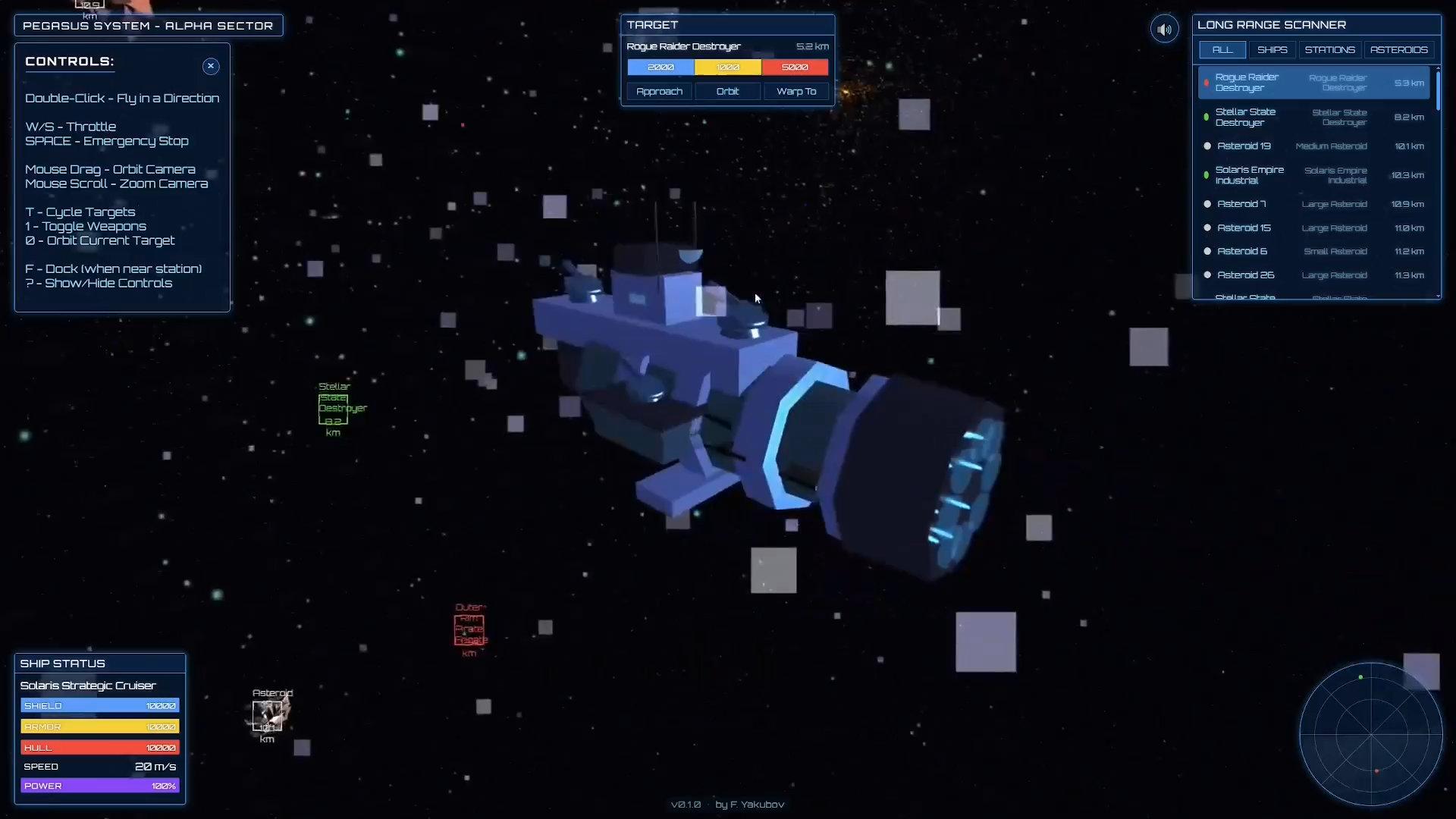
Task: Show only Stations in scanner
Action: 1329,50
